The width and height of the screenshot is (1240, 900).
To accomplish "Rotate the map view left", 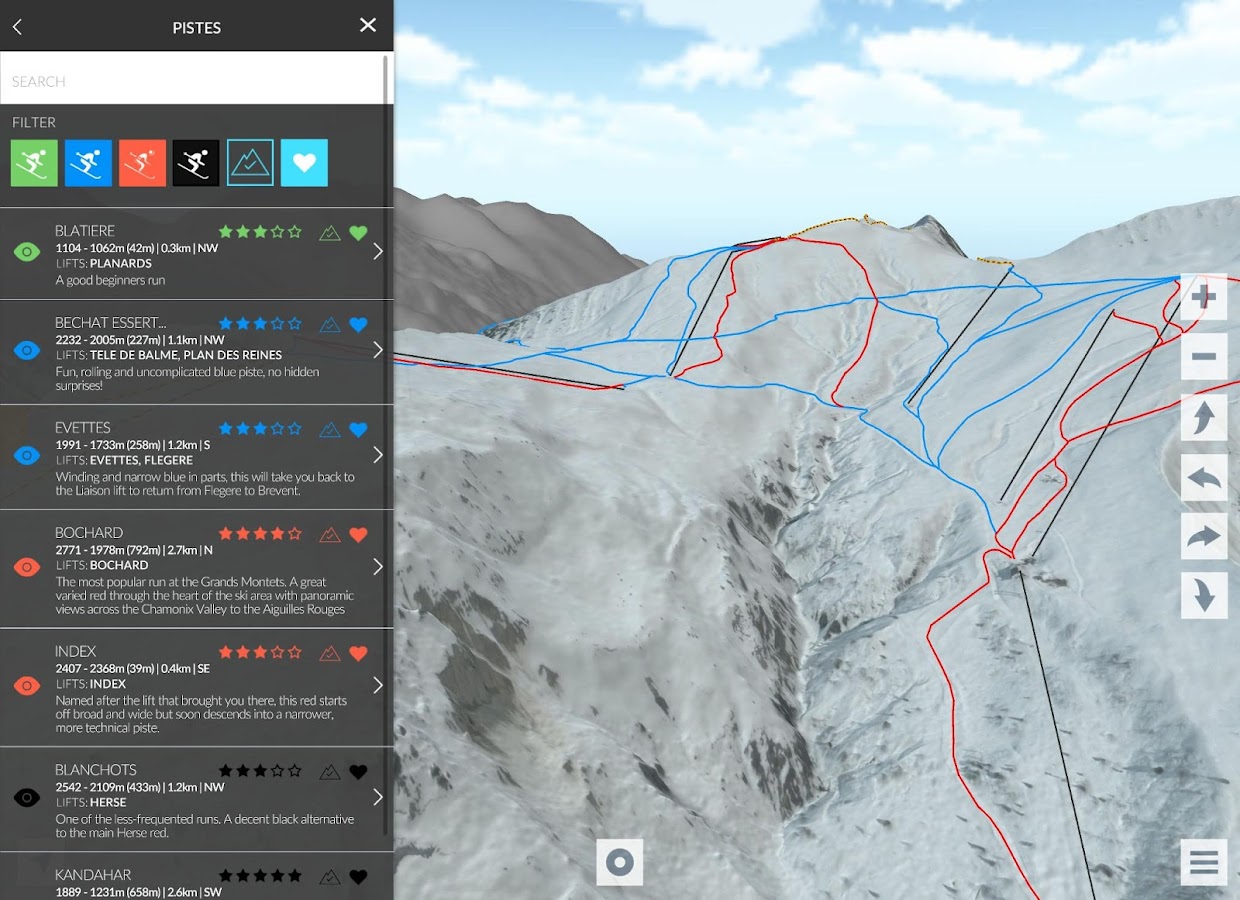I will (x=1204, y=478).
